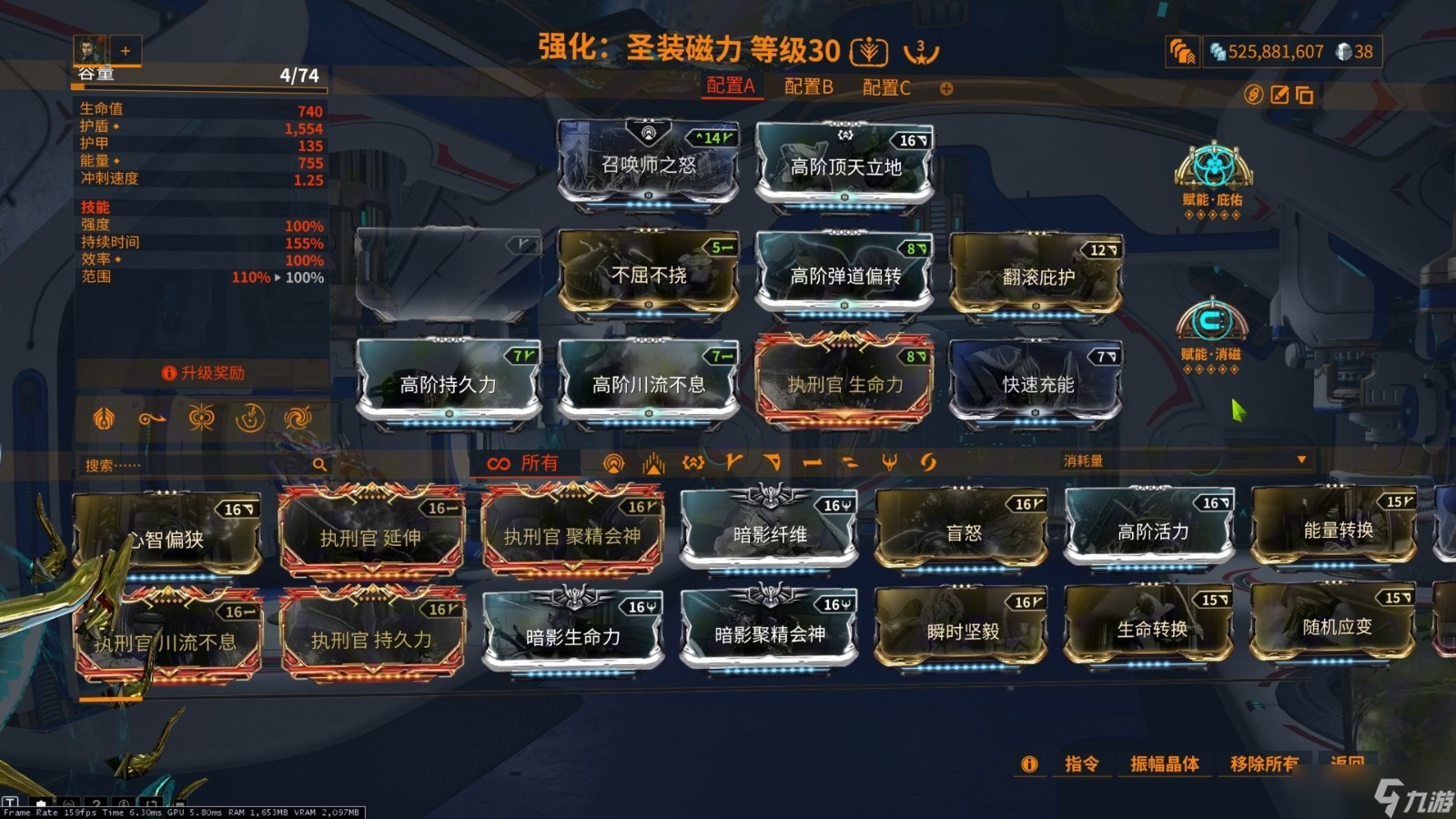This screenshot has height=819, width=1456.
Task: Click the copy configuration icon
Action: (x=1306, y=94)
